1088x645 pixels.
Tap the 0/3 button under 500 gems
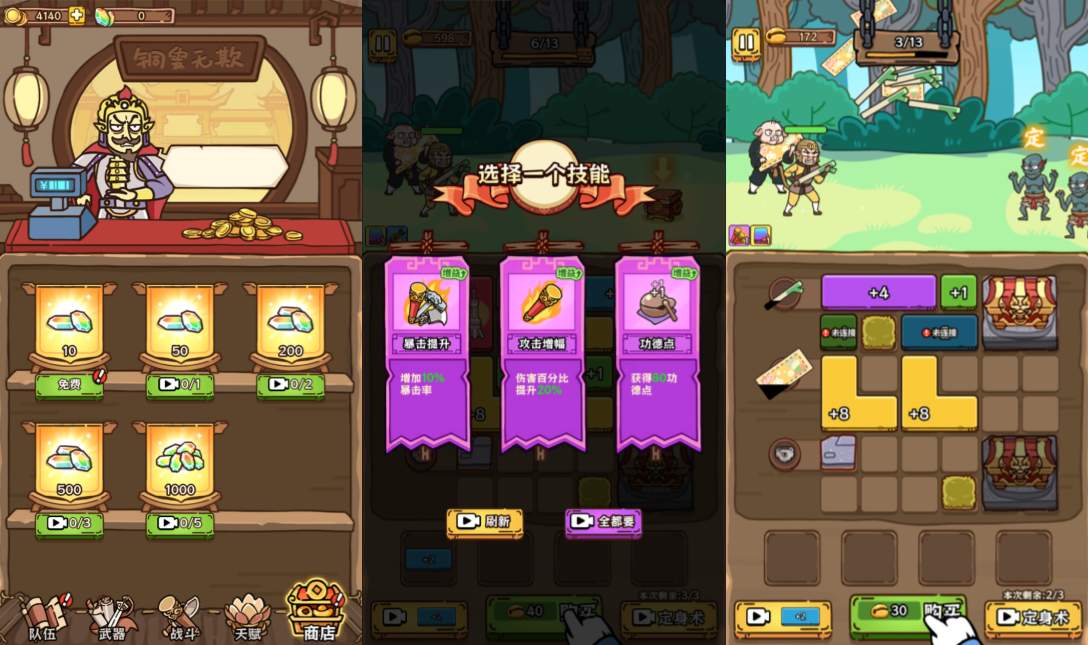69,524
